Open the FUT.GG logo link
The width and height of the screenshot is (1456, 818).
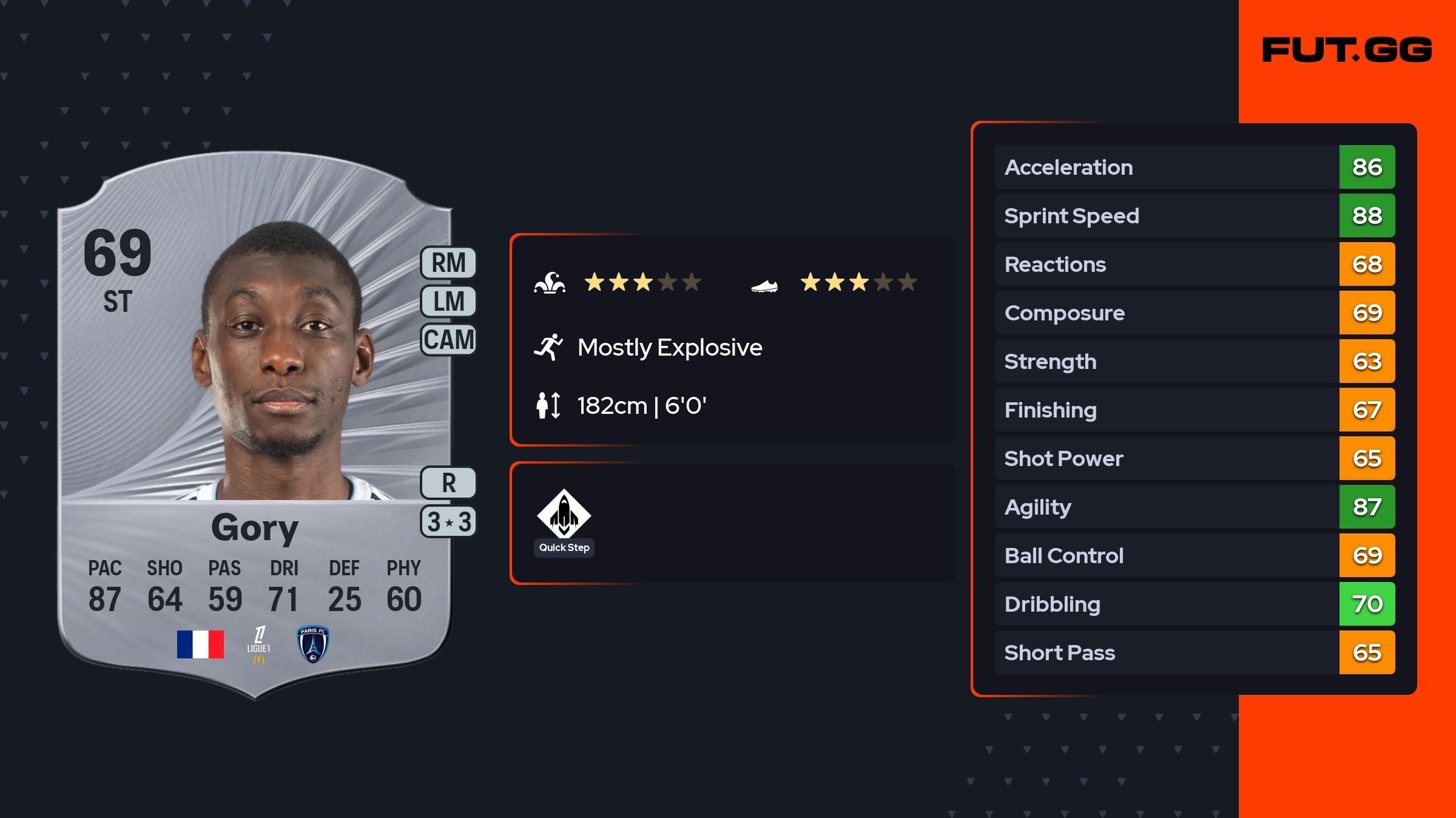(1347, 50)
